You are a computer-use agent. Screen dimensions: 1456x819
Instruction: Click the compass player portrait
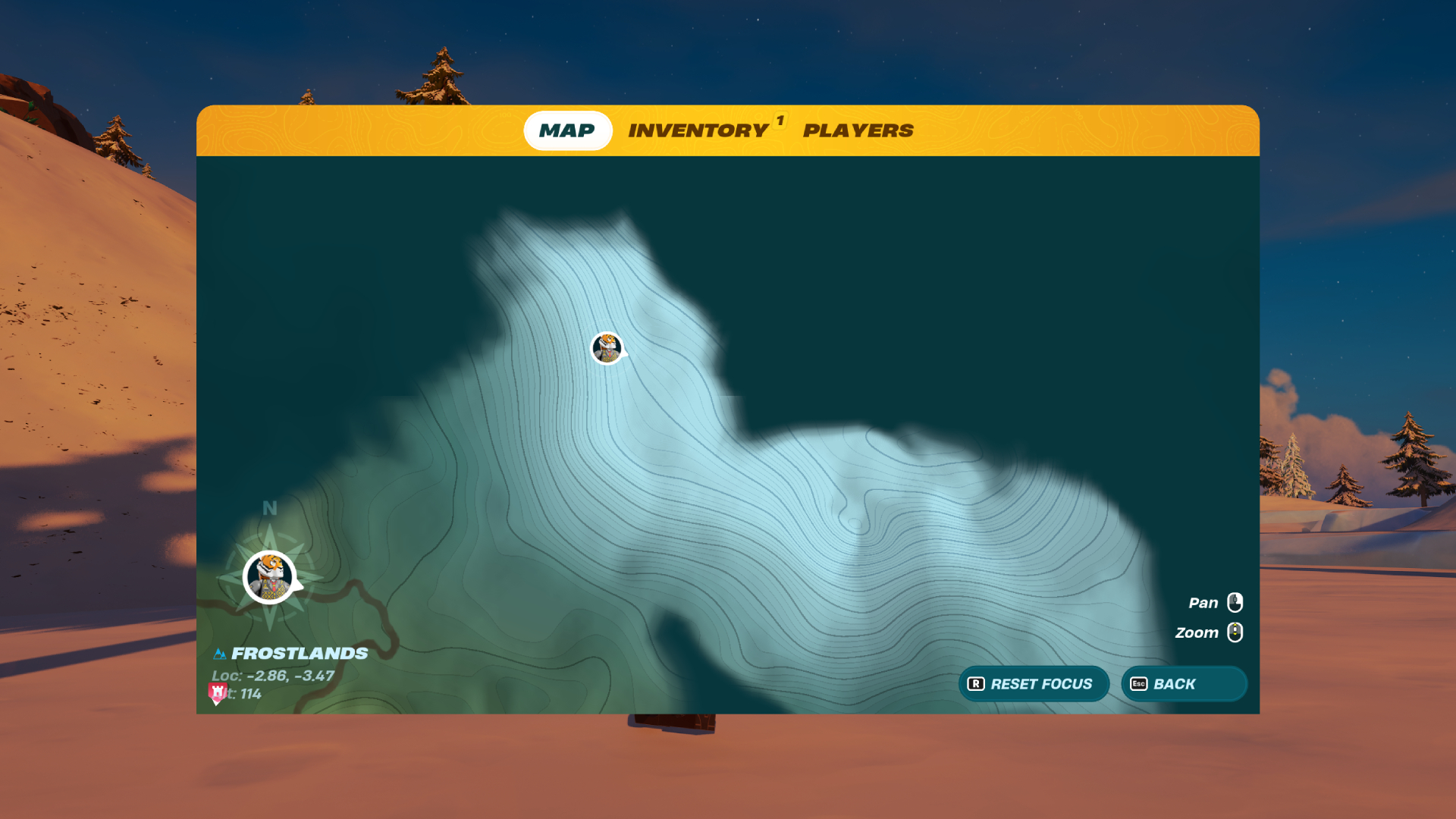click(x=270, y=577)
